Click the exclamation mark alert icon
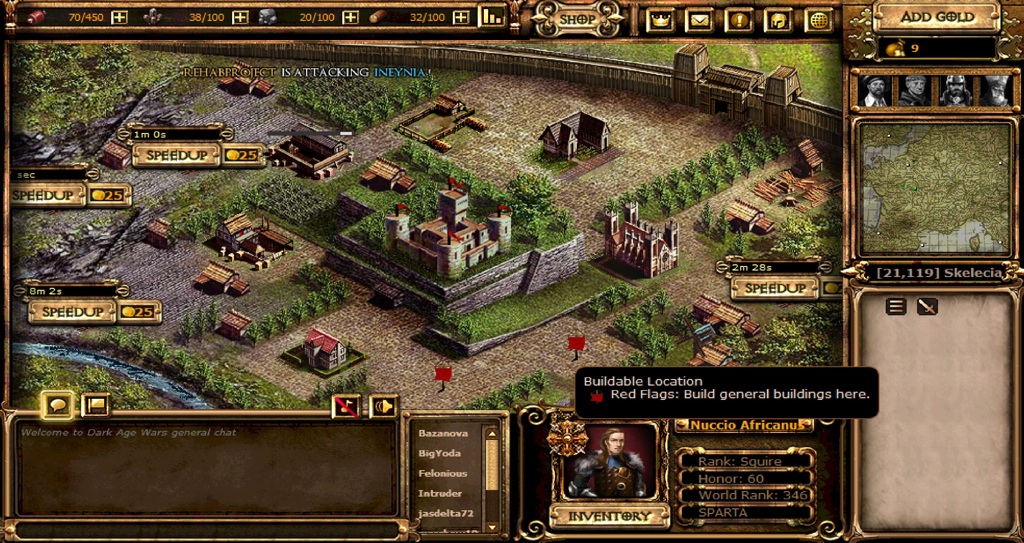This screenshot has height=543, width=1024. pyautogui.click(x=738, y=19)
